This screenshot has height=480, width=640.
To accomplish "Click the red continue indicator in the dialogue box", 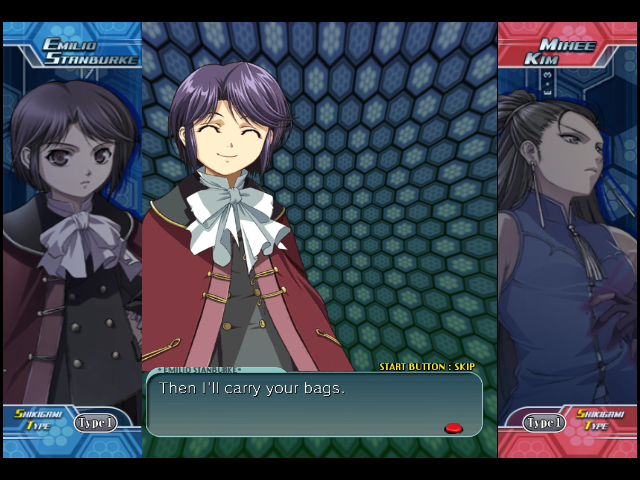I will 453,428.
